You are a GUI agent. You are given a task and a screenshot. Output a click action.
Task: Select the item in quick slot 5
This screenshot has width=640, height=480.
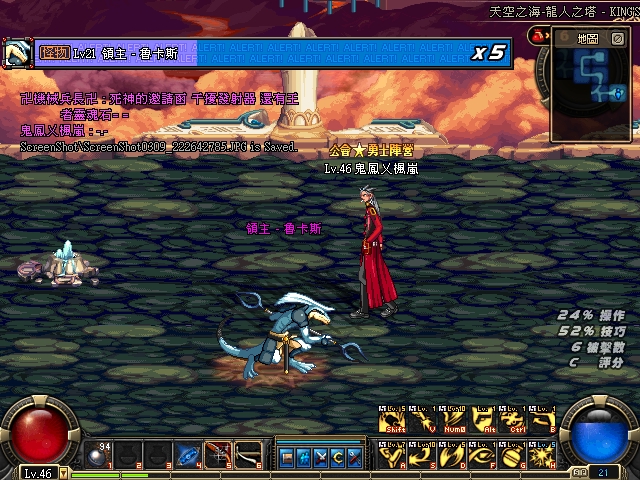click(x=218, y=456)
